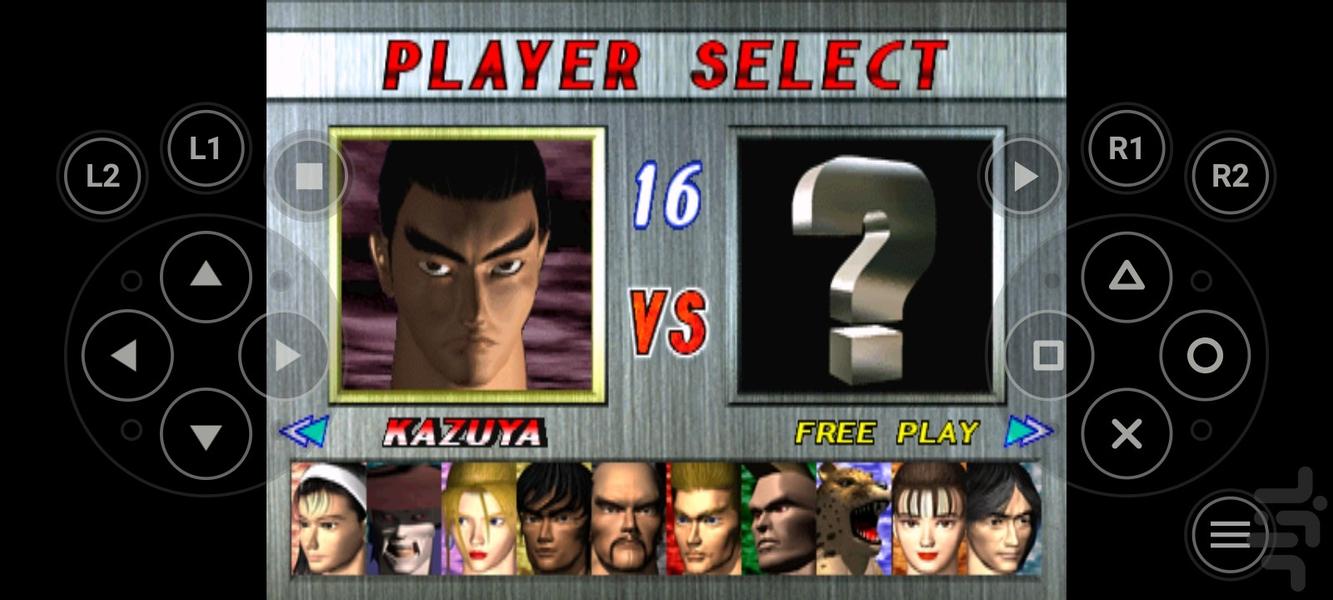Viewport: 1333px width, 600px height.
Task: Select Paul with the tall blond hair
Action: pyautogui.click(x=704, y=519)
